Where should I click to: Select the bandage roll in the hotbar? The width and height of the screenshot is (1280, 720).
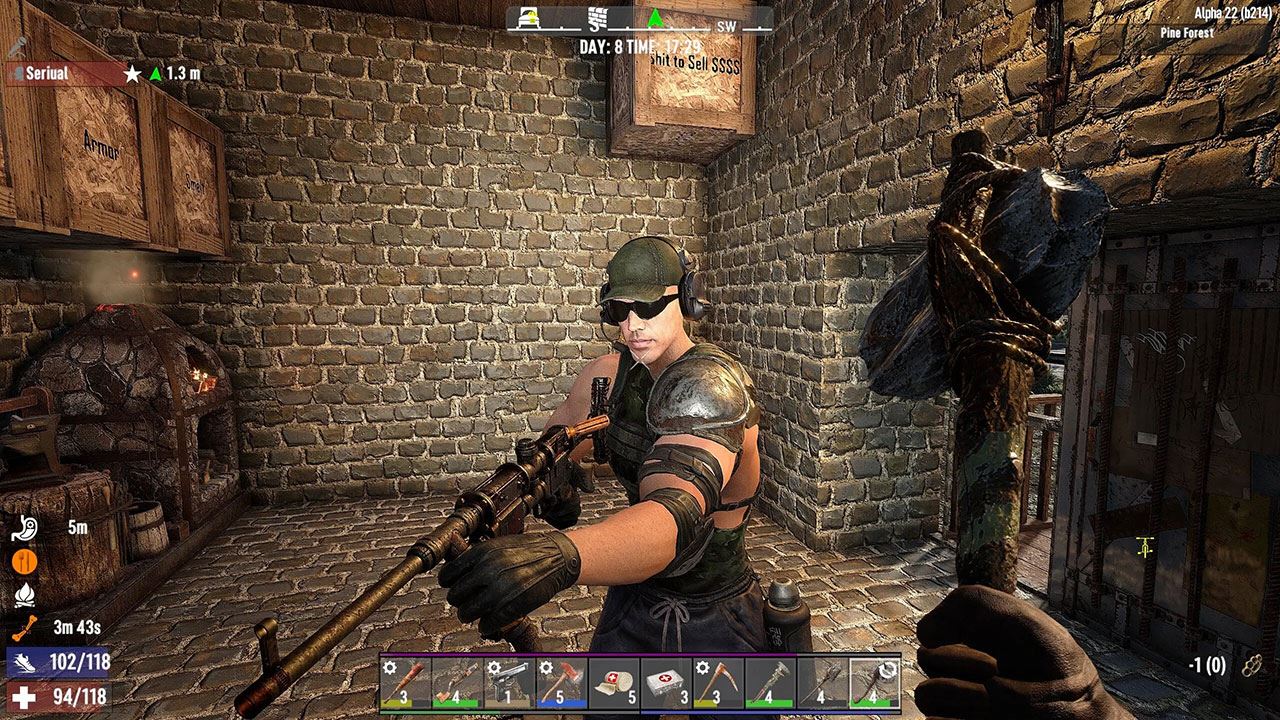point(613,682)
